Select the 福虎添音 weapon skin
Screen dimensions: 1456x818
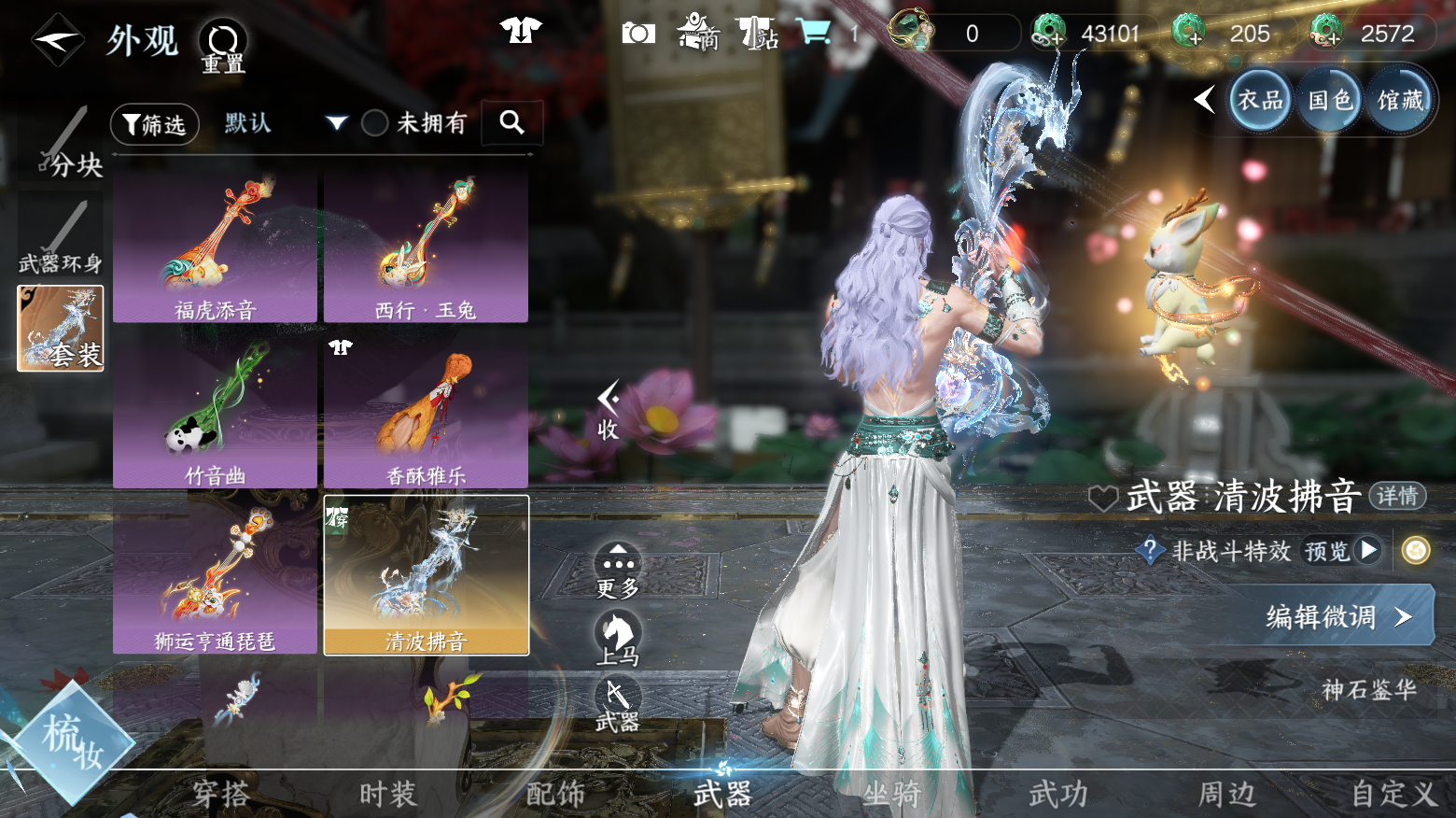coord(216,247)
